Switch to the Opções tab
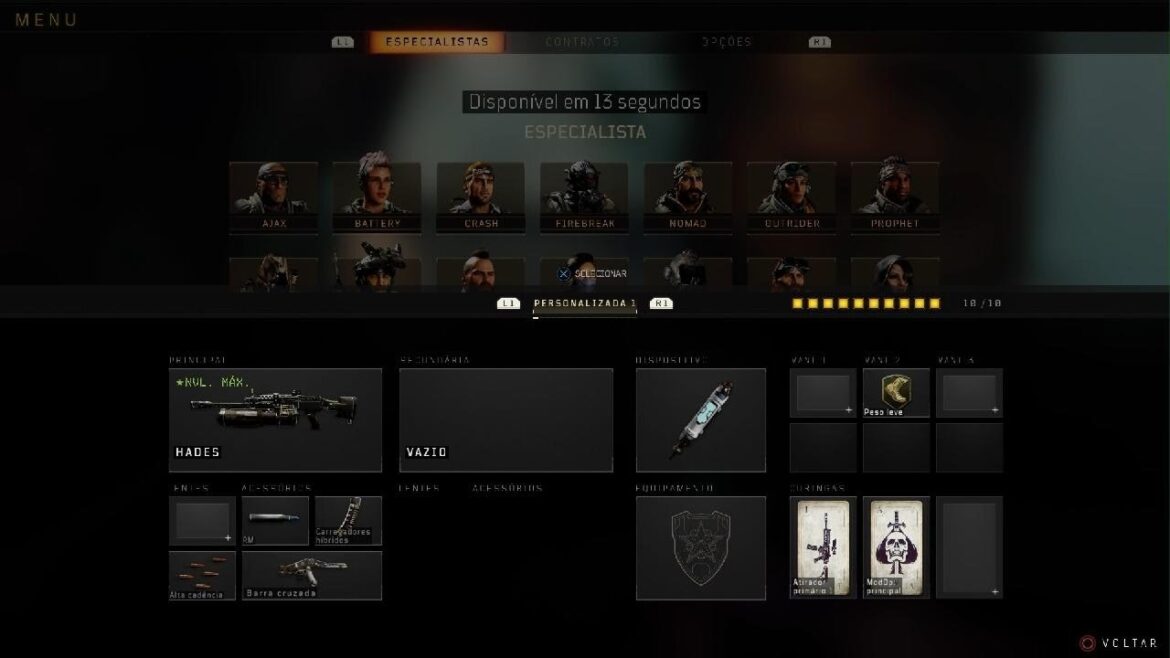Screen dimensions: 1170x658 (726, 42)
